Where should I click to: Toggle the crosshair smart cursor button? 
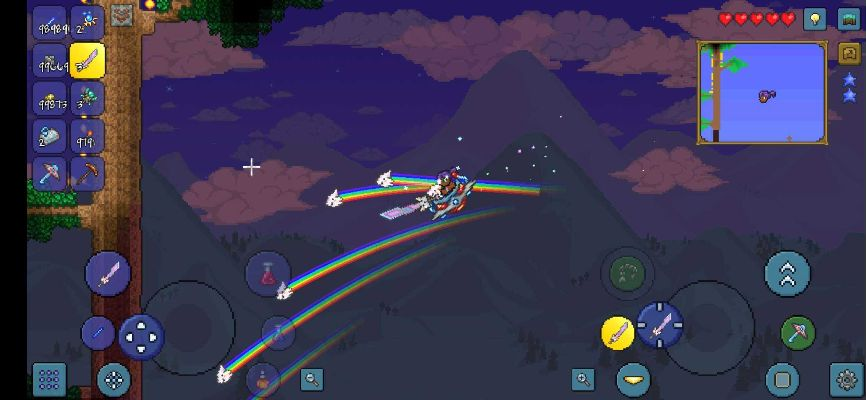click(x=114, y=379)
